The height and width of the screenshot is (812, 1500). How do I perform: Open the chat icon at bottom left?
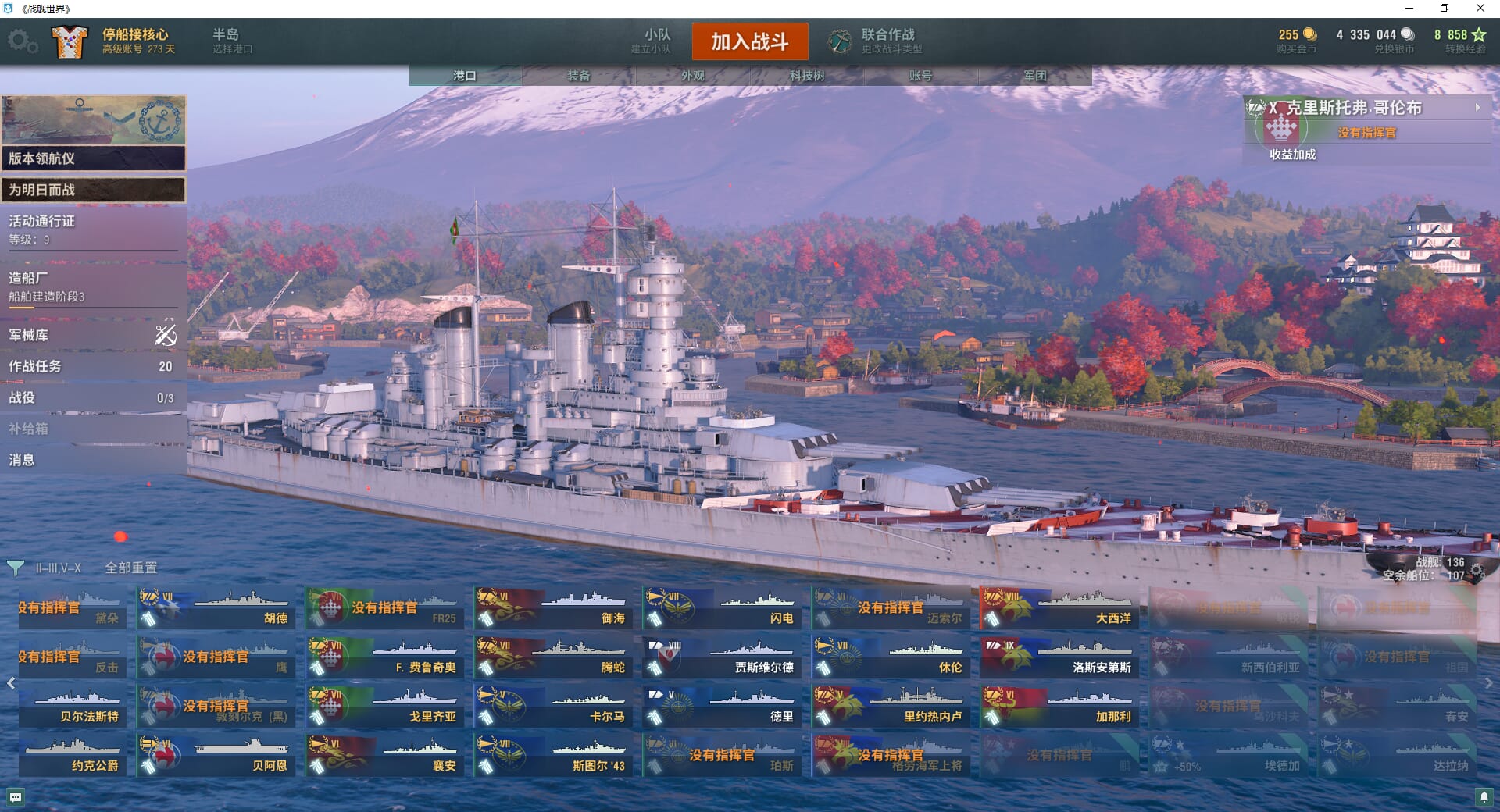click(x=16, y=797)
